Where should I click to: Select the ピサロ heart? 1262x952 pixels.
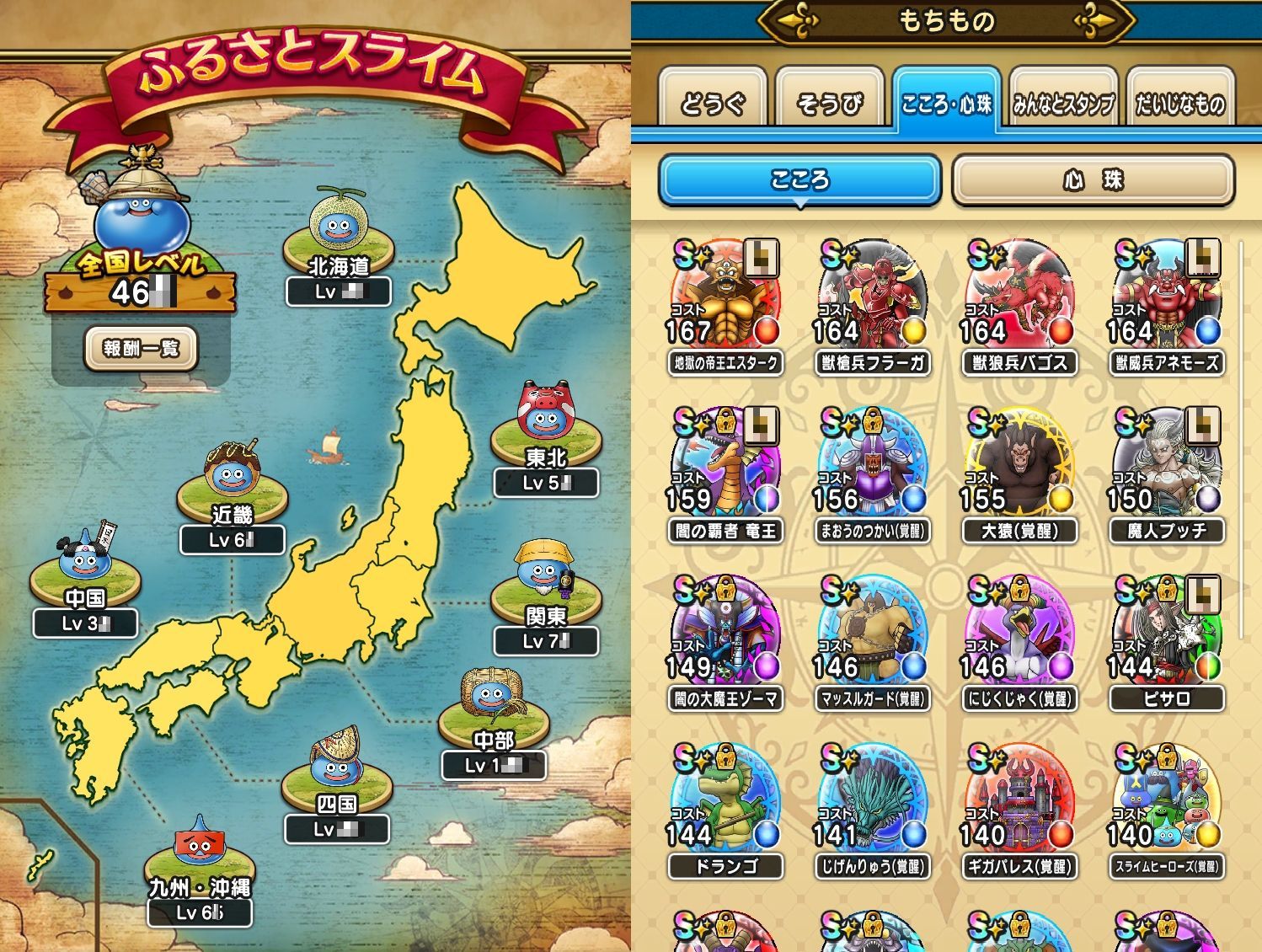coord(1167,633)
